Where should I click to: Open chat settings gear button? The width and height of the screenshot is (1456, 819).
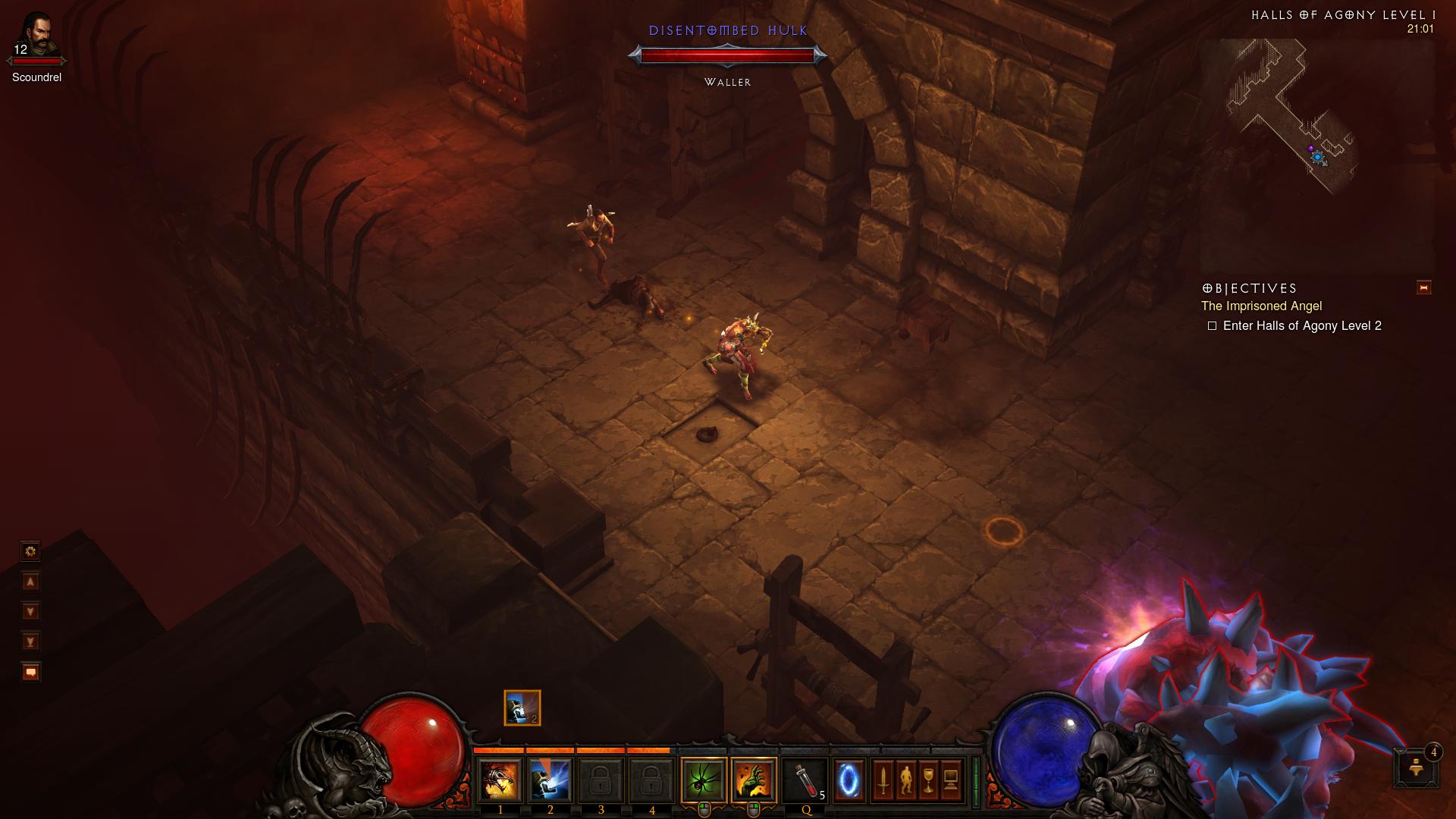(x=30, y=551)
